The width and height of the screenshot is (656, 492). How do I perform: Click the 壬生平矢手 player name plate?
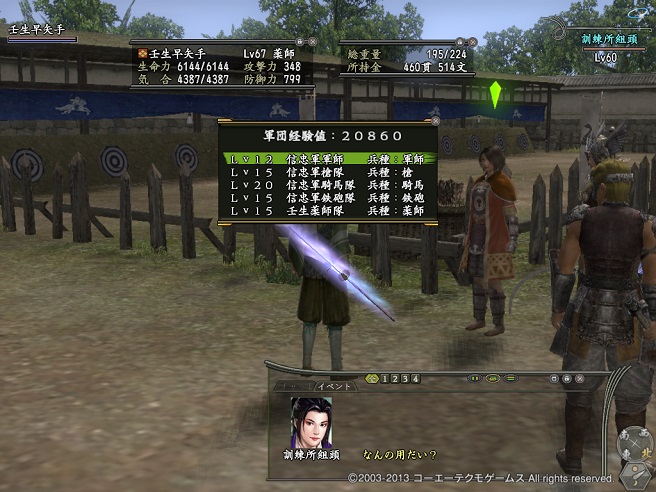42,31
